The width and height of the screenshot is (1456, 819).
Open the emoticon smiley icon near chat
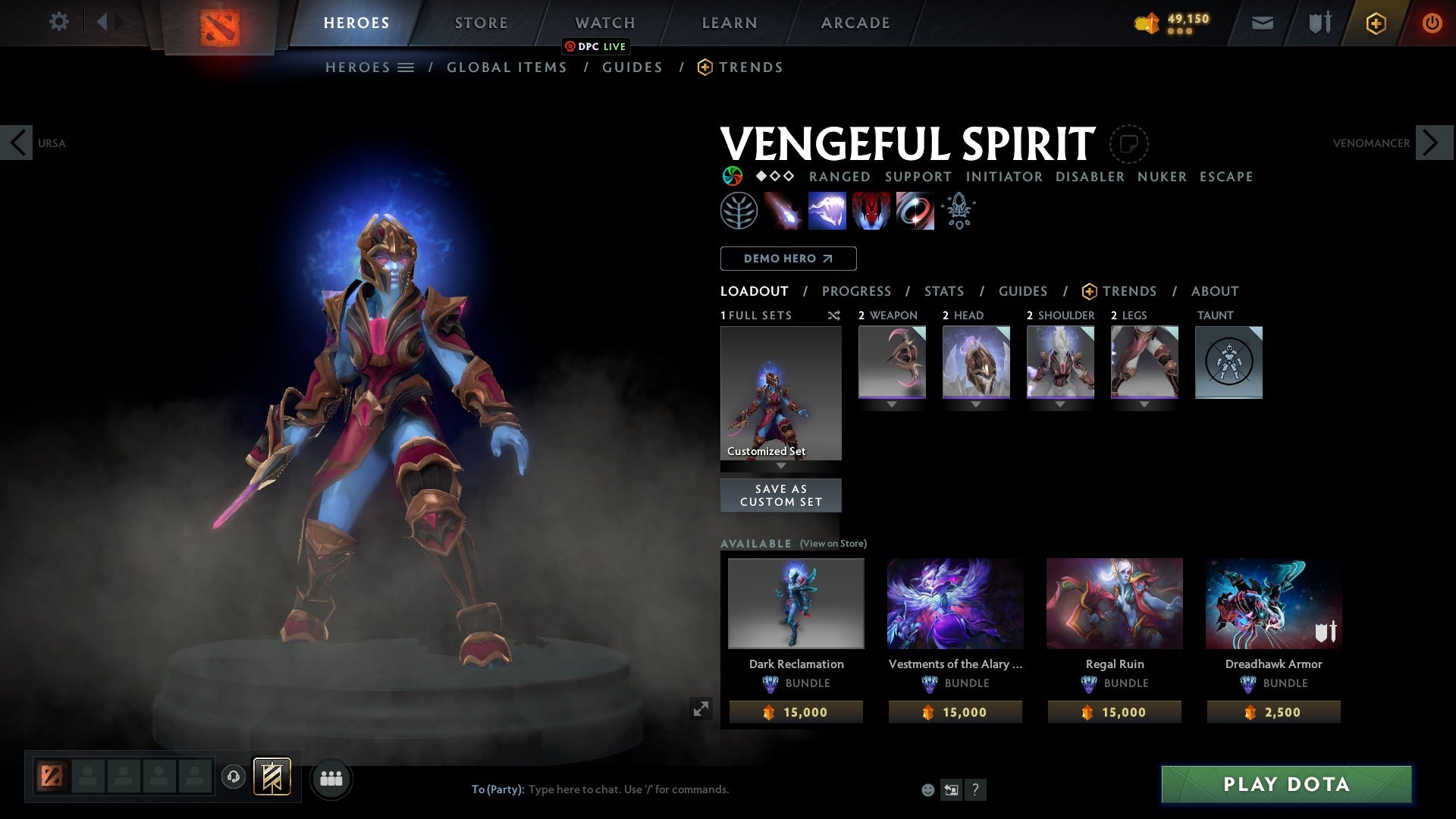point(927,789)
